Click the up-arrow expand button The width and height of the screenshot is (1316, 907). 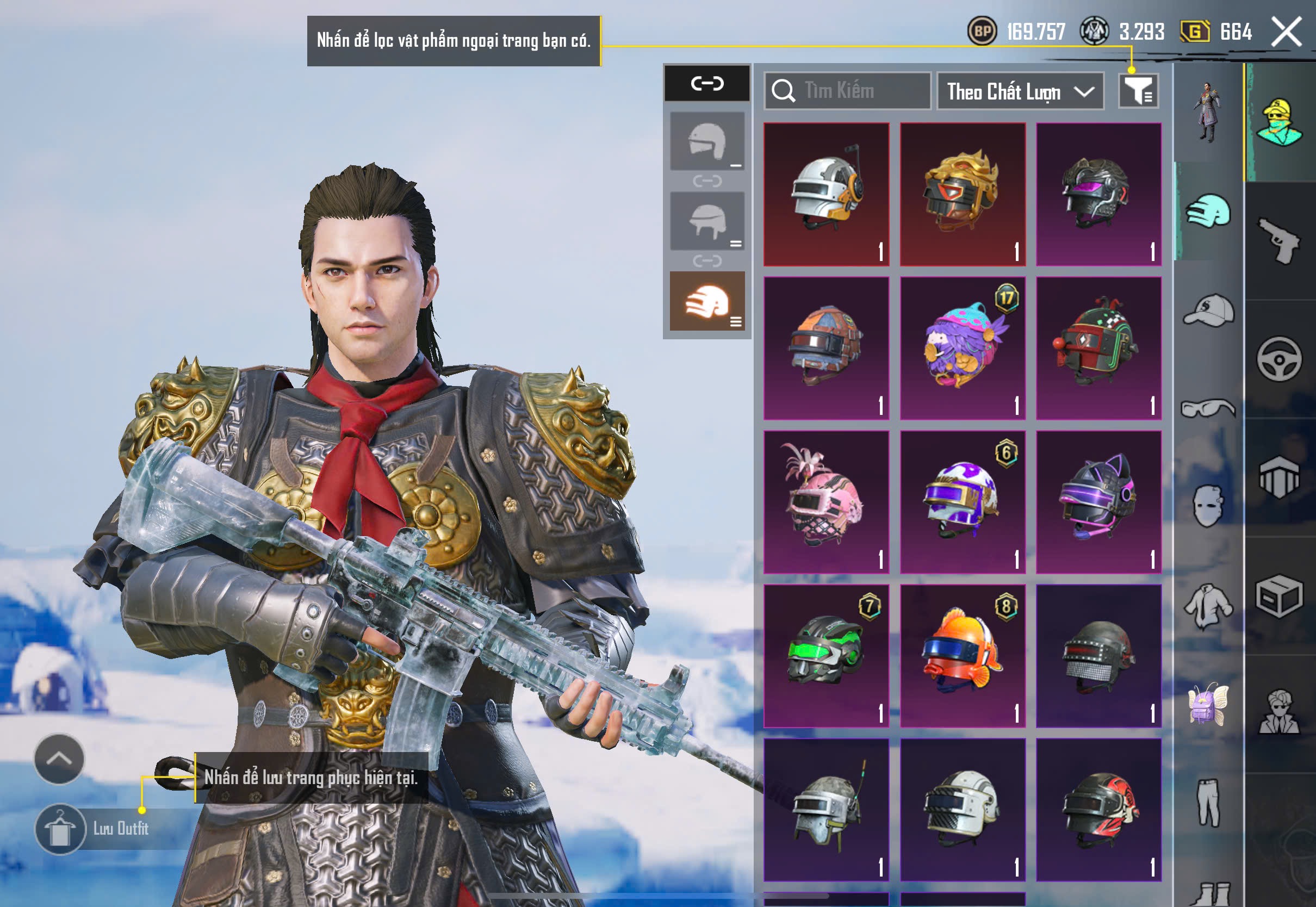[x=59, y=759]
